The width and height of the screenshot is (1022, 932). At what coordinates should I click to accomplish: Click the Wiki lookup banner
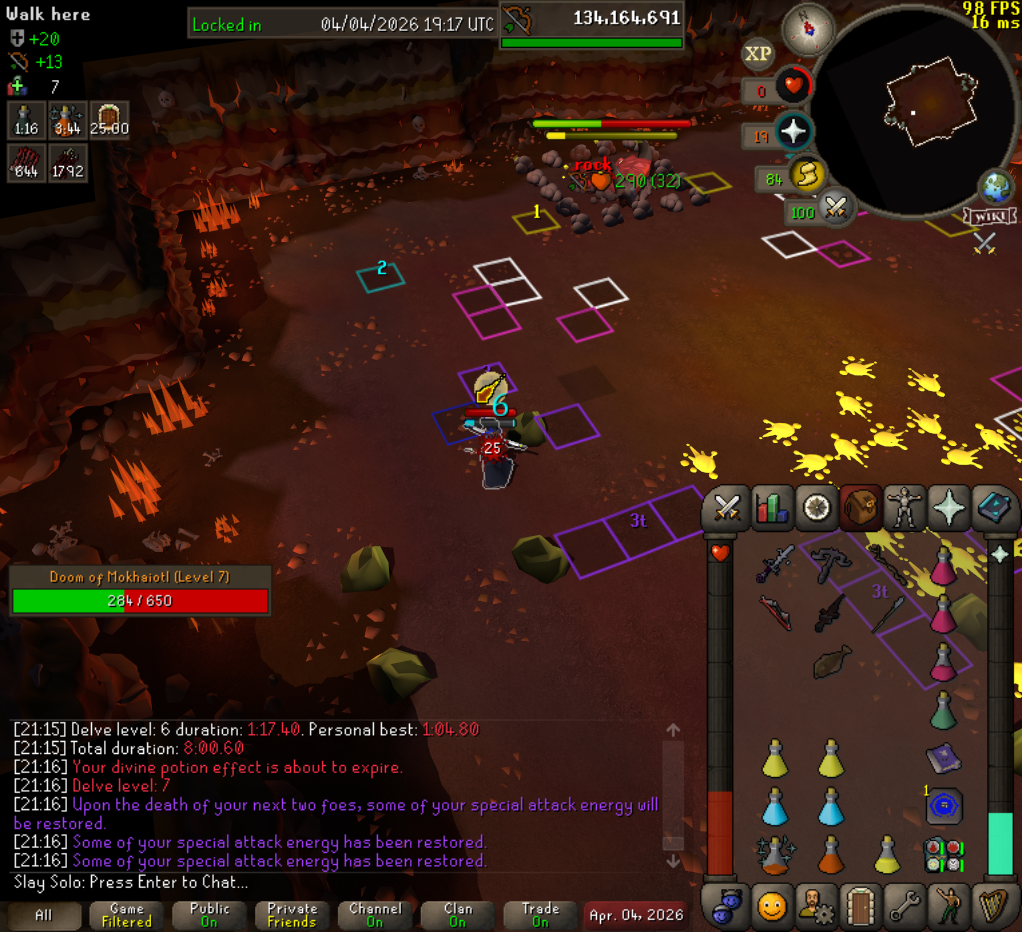coord(989,216)
